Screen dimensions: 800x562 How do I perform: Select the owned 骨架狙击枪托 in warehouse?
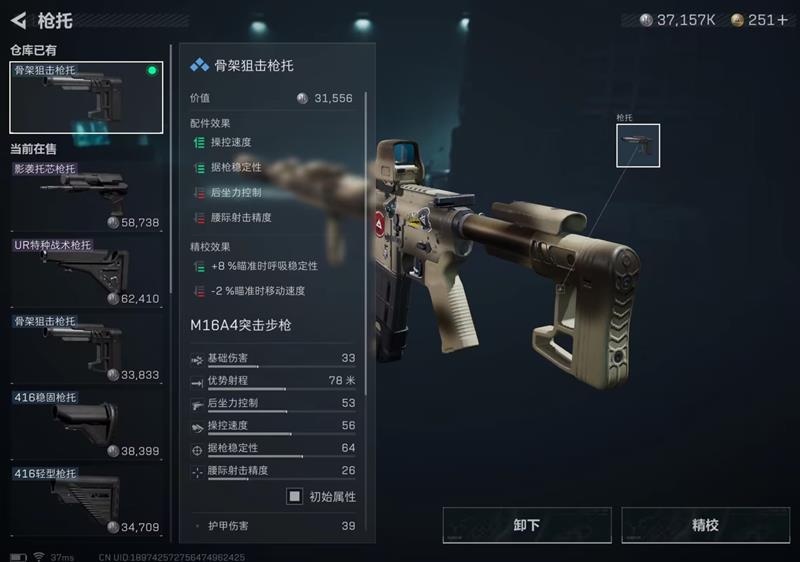(86, 98)
